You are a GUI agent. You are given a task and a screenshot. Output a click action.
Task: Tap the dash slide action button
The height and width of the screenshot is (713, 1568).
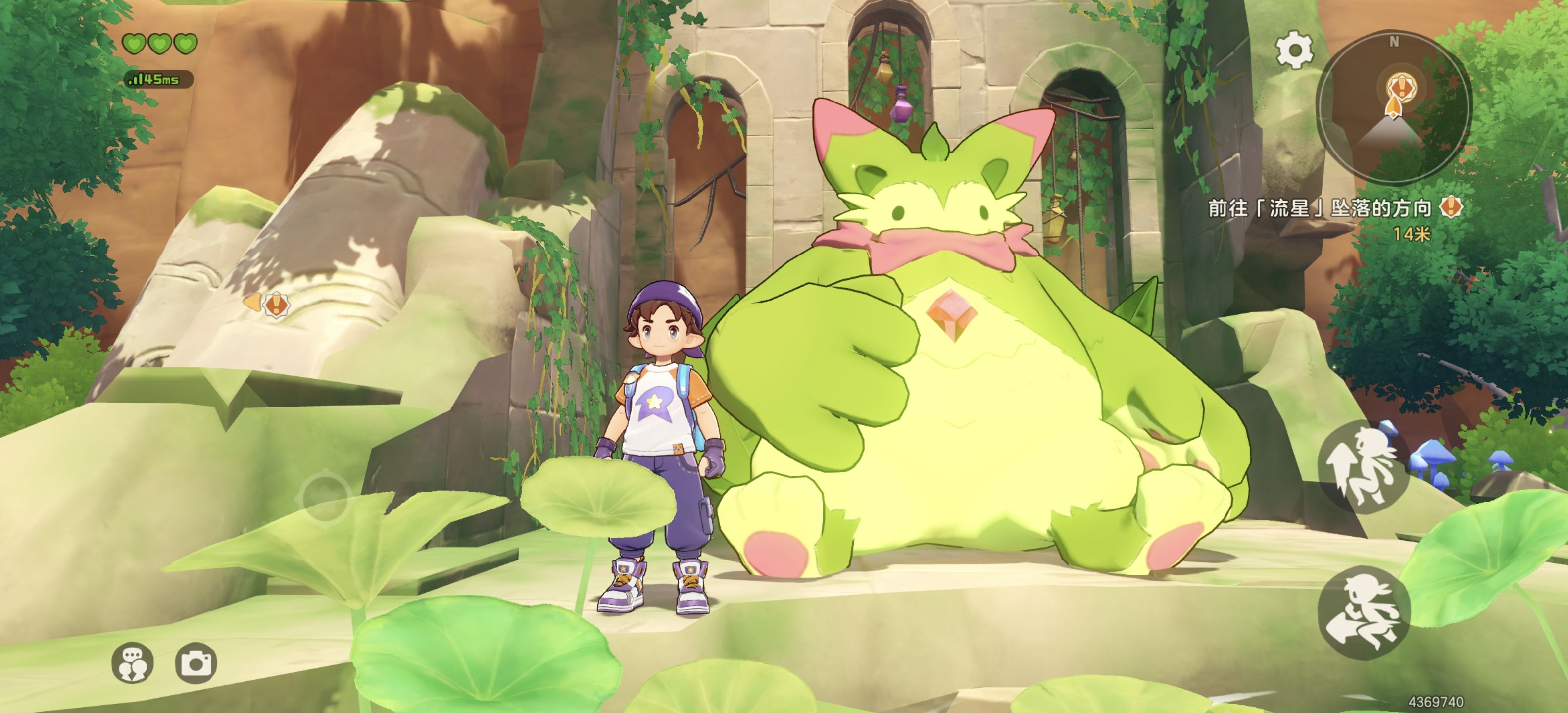pos(1364,612)
